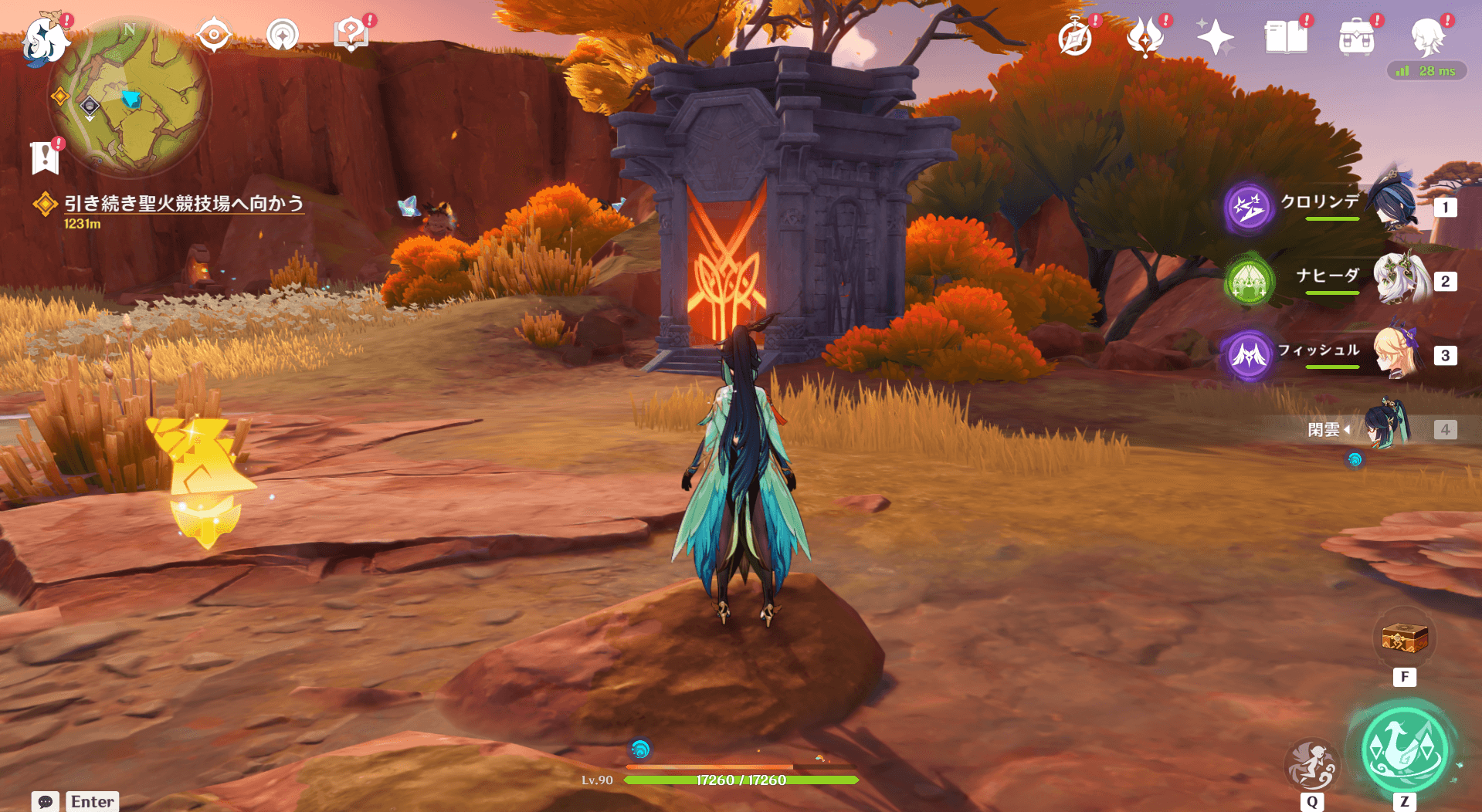This screenshot has height=812, width=1482.
Task: Select the tracked quest 引き続き聖火競技場へ向かう
Action: (183, 204)
